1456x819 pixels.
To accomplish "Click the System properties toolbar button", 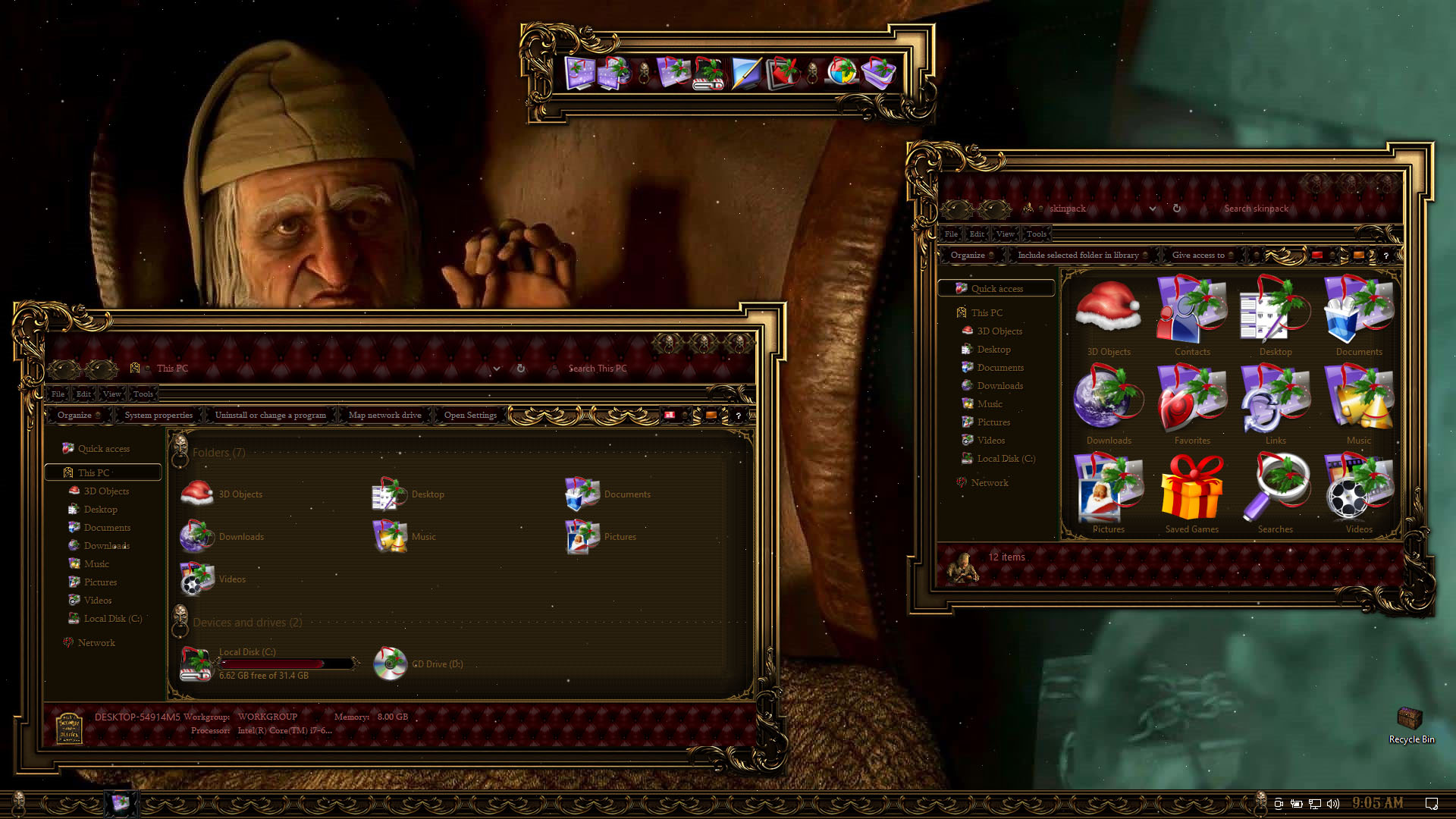I will [158, 415].
